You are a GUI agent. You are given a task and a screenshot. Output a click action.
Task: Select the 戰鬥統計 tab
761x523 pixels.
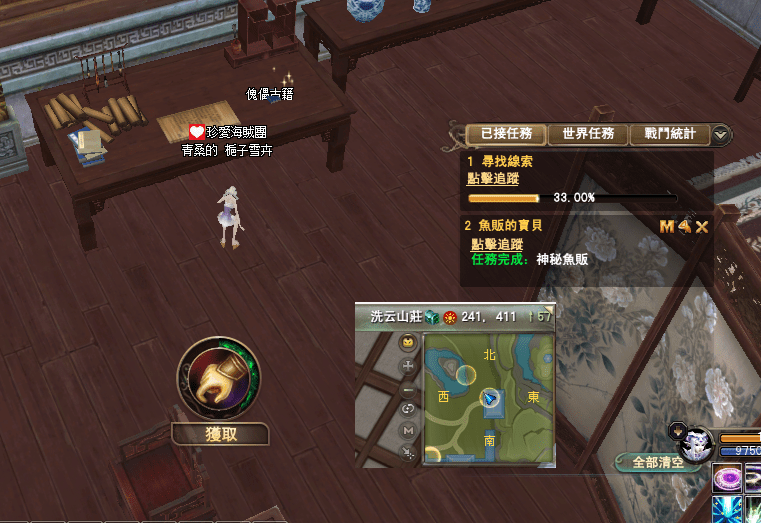click(669, 133)
